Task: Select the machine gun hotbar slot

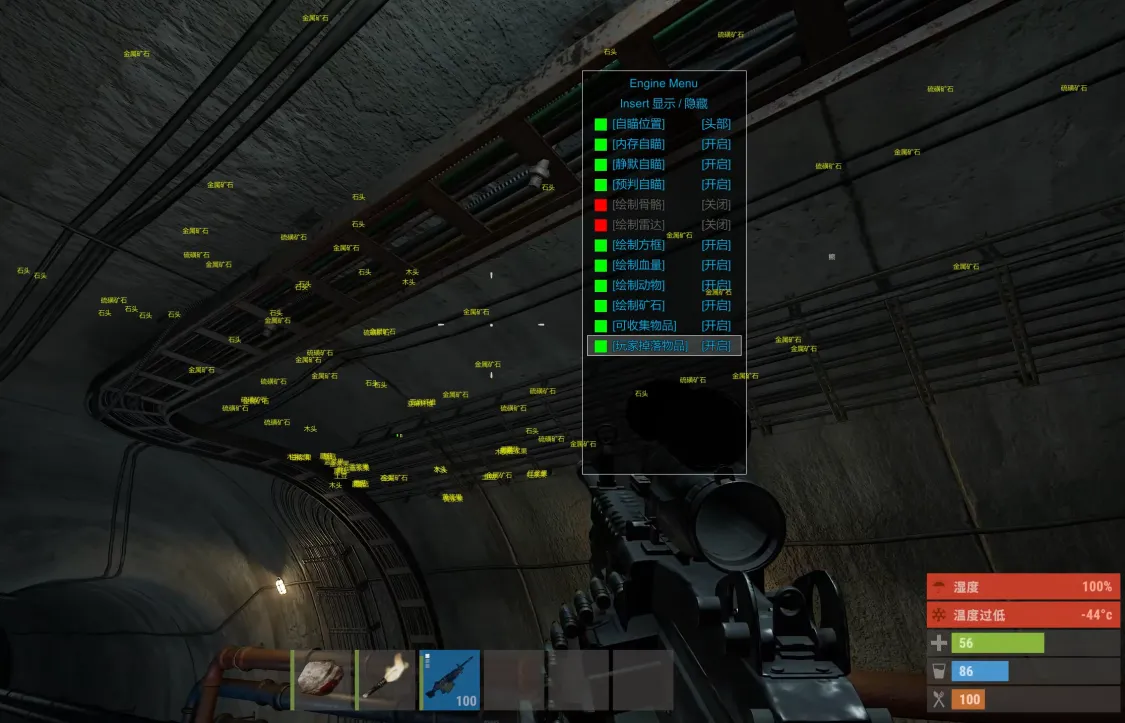Action: (x=450, y=679)
